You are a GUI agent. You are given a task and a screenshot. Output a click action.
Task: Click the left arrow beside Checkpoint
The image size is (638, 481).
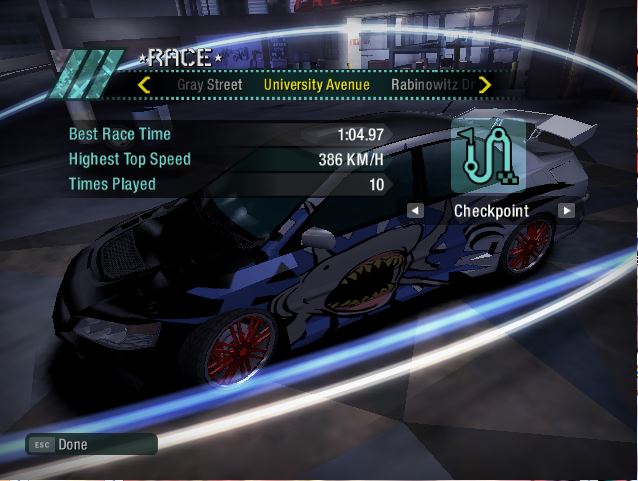tap(415, 211)
